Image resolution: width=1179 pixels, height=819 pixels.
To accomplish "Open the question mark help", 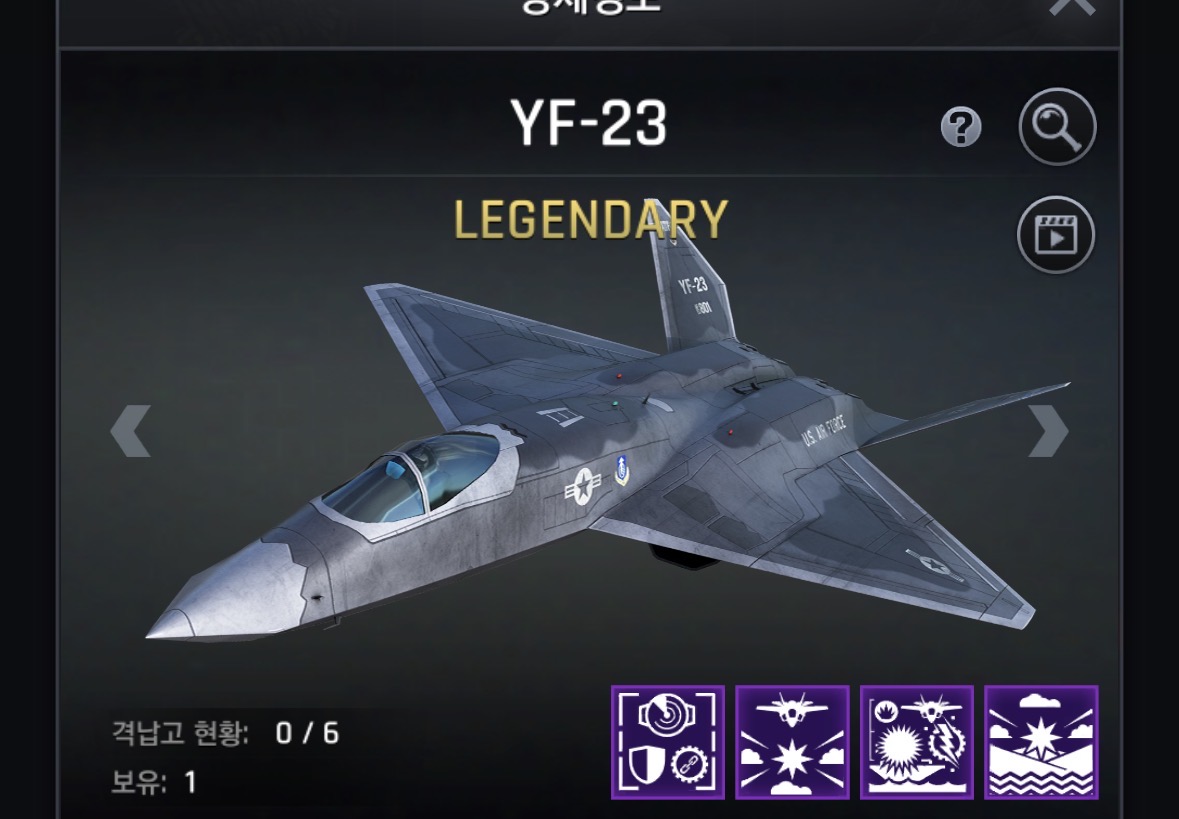I will [961, 128].
